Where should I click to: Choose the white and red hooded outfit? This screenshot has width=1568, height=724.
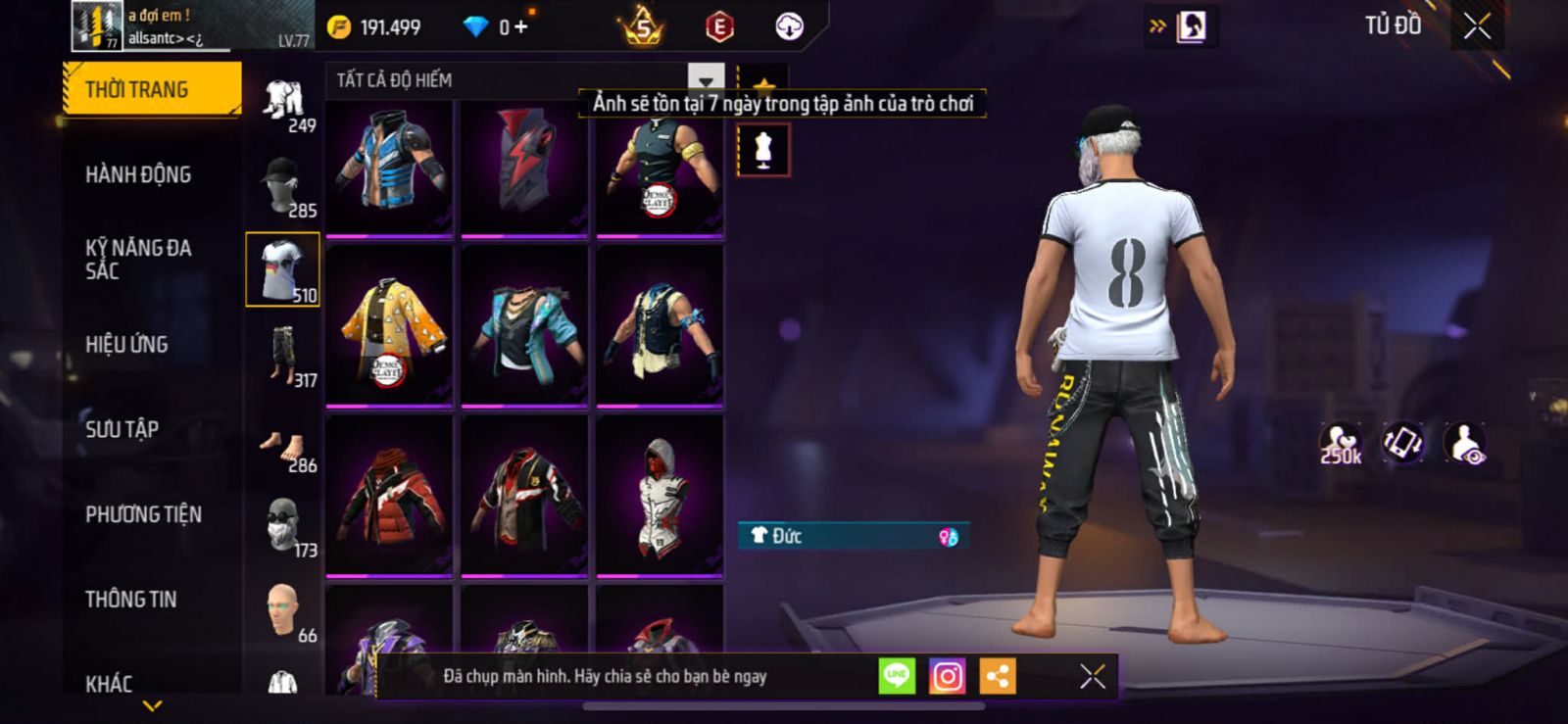[x=660, y=496]
